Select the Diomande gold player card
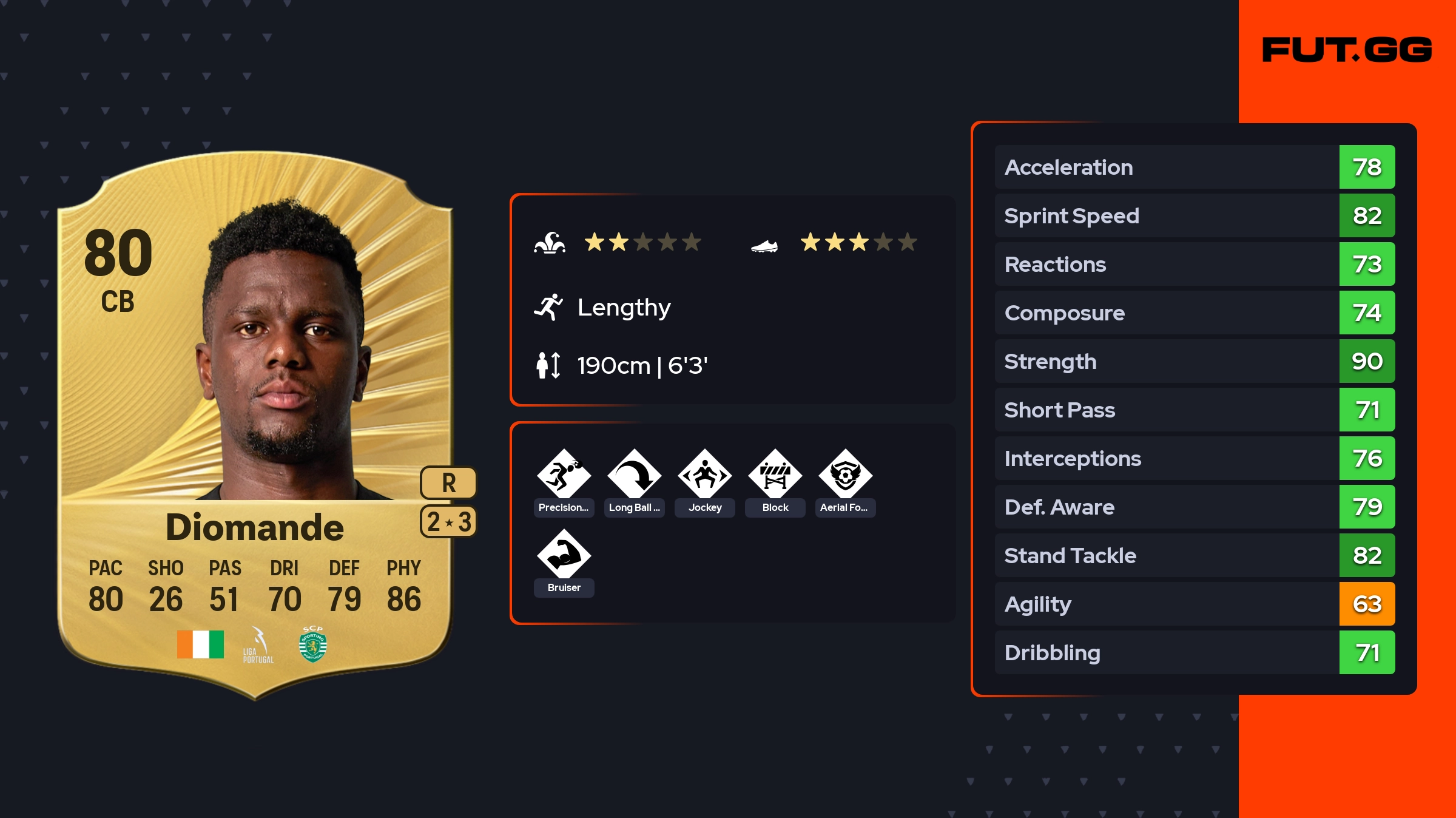Screen dimensions: 1456x818 (x=255, y=425)
